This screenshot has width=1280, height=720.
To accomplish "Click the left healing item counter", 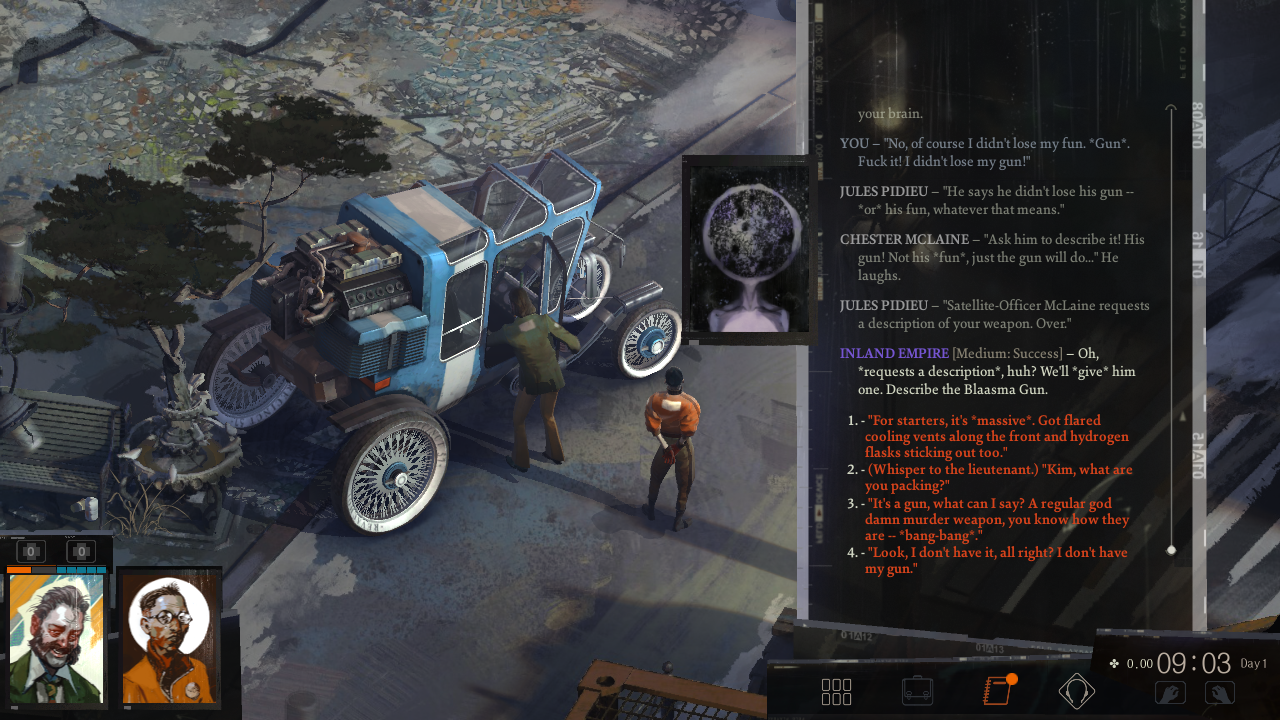I will pos(32,551).
